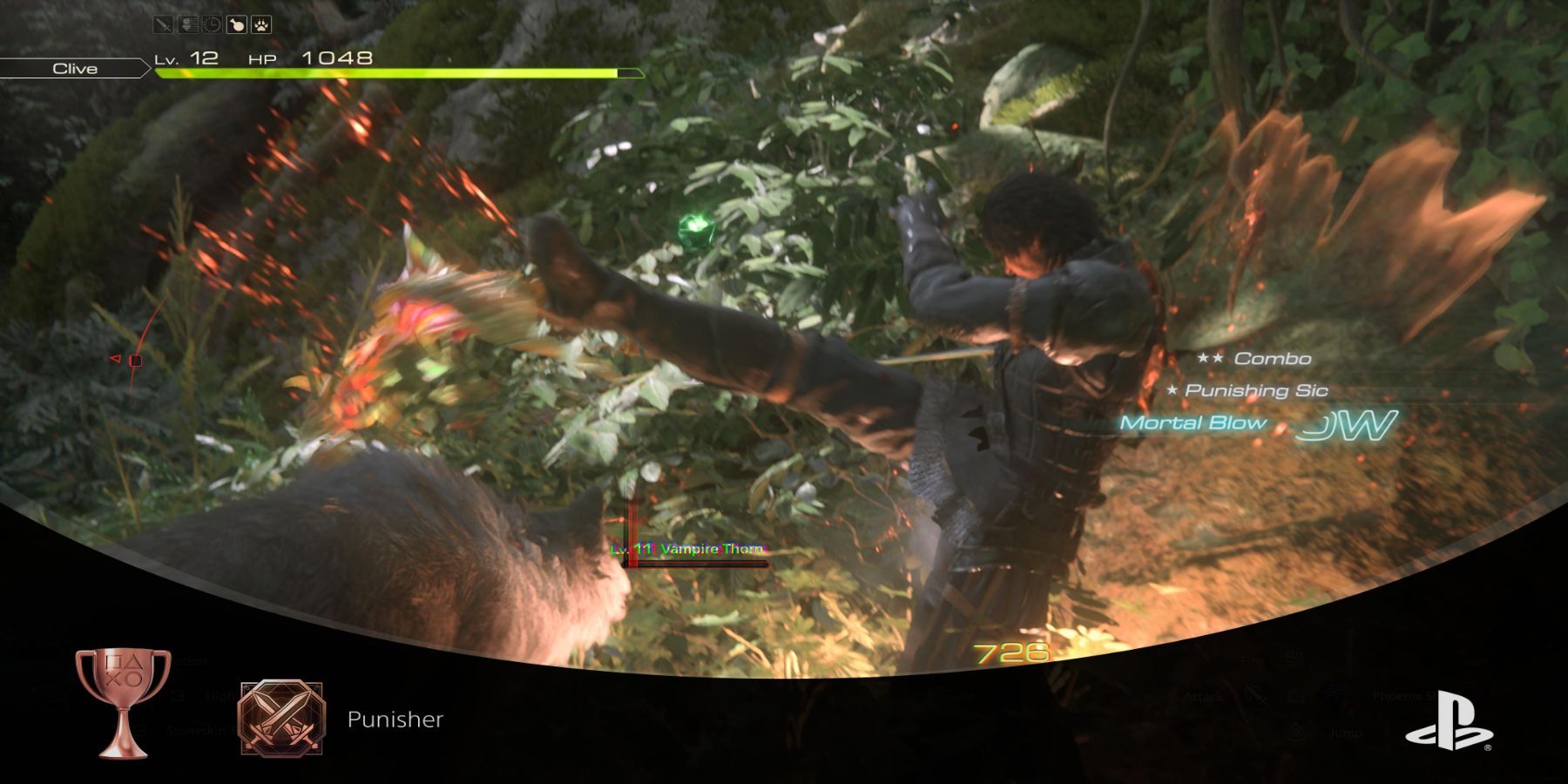Screen dimensions: 1568x784
Task: Click the Attack action label
Action: (1204, 697)
